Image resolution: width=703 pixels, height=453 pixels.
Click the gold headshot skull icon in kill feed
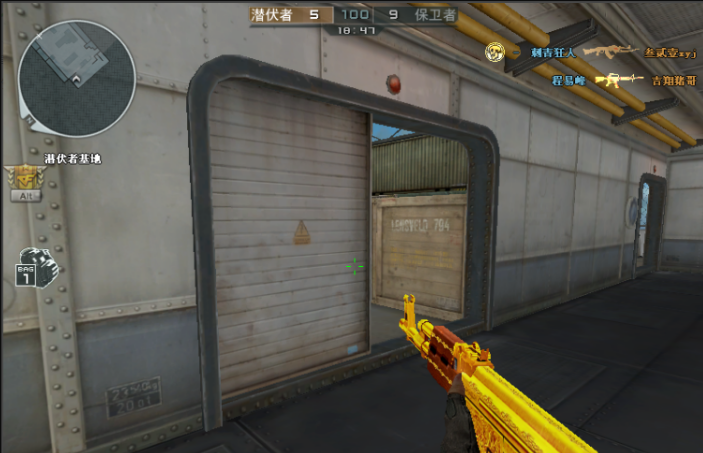click(494, 51)
